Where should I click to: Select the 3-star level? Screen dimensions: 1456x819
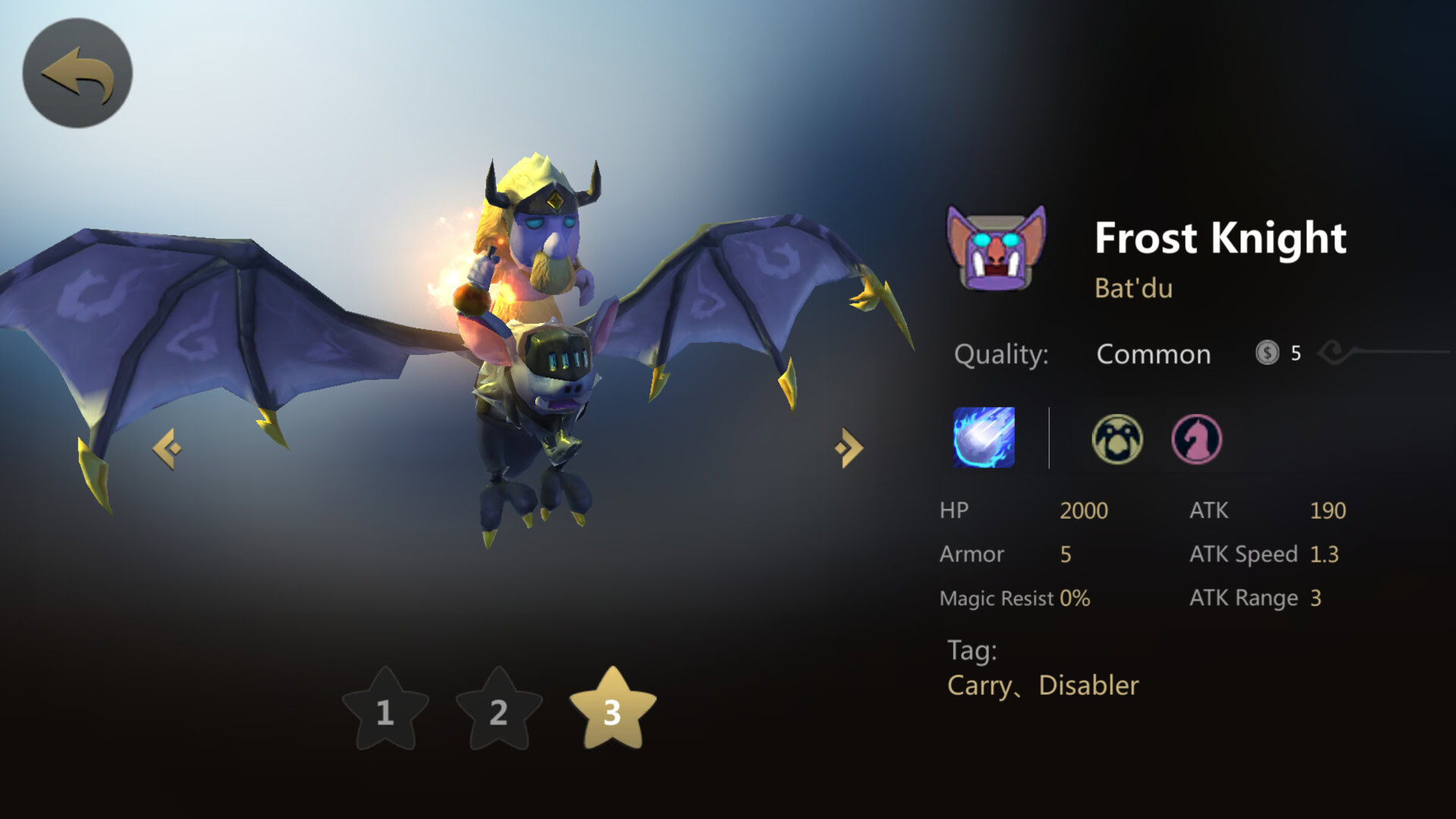(613, 711)
